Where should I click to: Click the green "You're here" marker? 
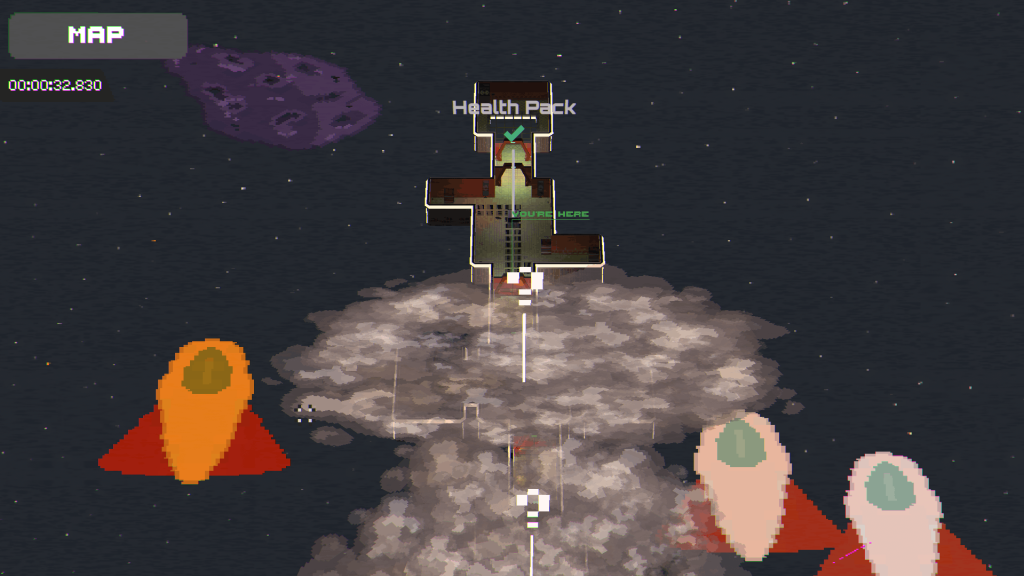[x=550, y=214]
